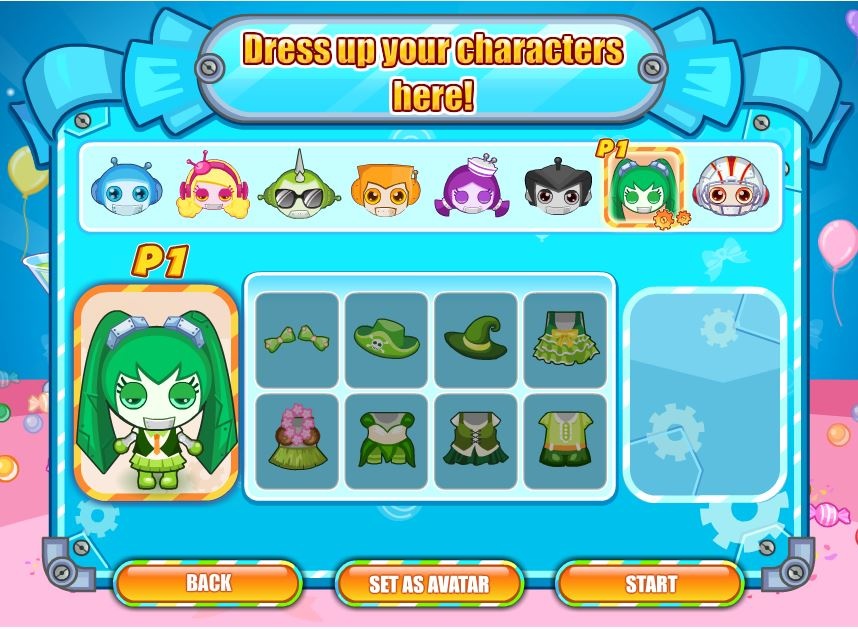Equip the green skull cowboy hat
This screenshot has width=858, height=629.
(x=386, y=339)
